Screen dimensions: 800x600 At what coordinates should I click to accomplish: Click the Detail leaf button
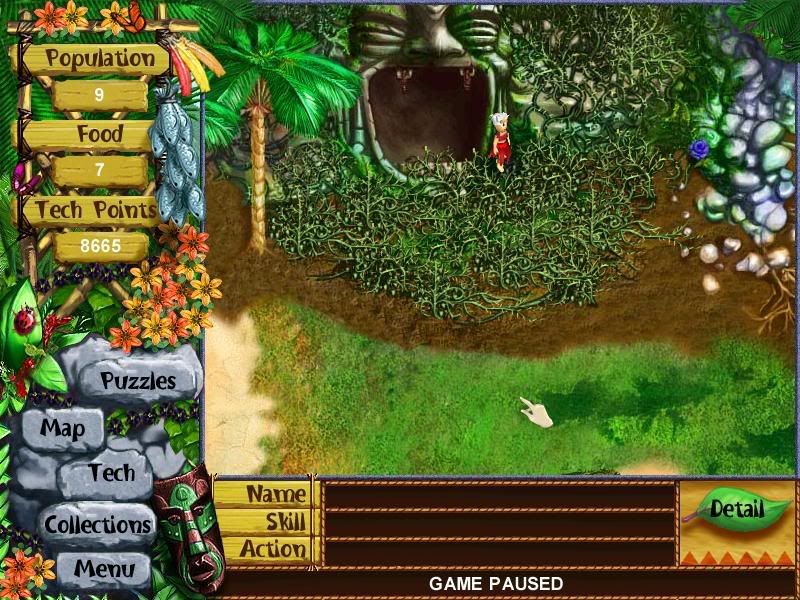point(736,508)
